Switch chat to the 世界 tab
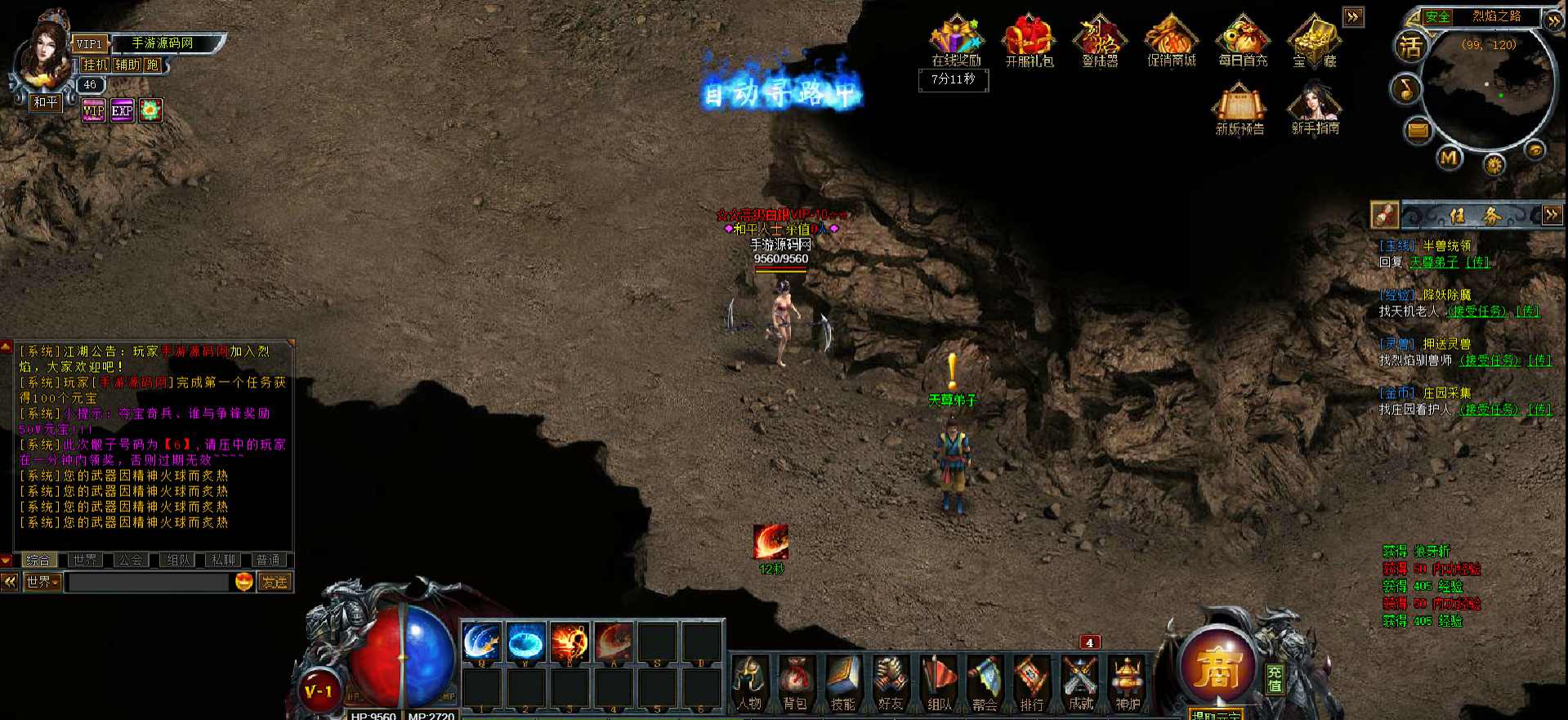 tap(84, 560)
